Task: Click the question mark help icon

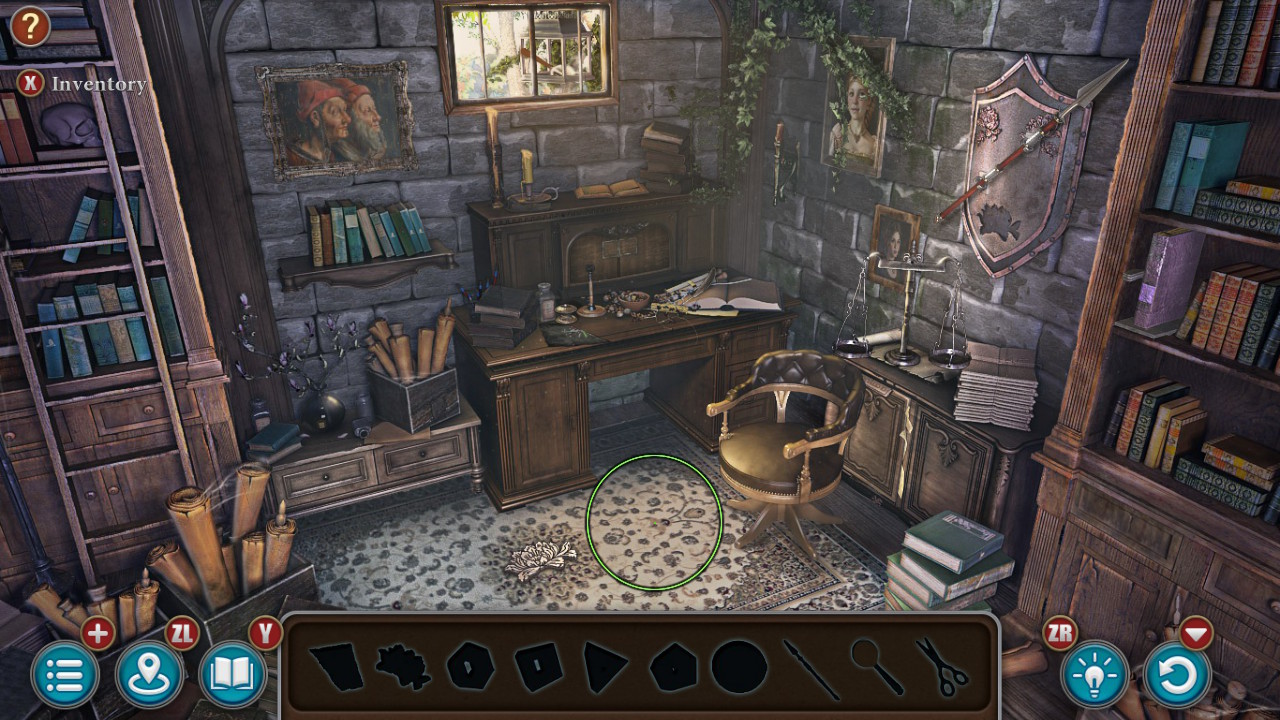Action: [x=29, y=27]
